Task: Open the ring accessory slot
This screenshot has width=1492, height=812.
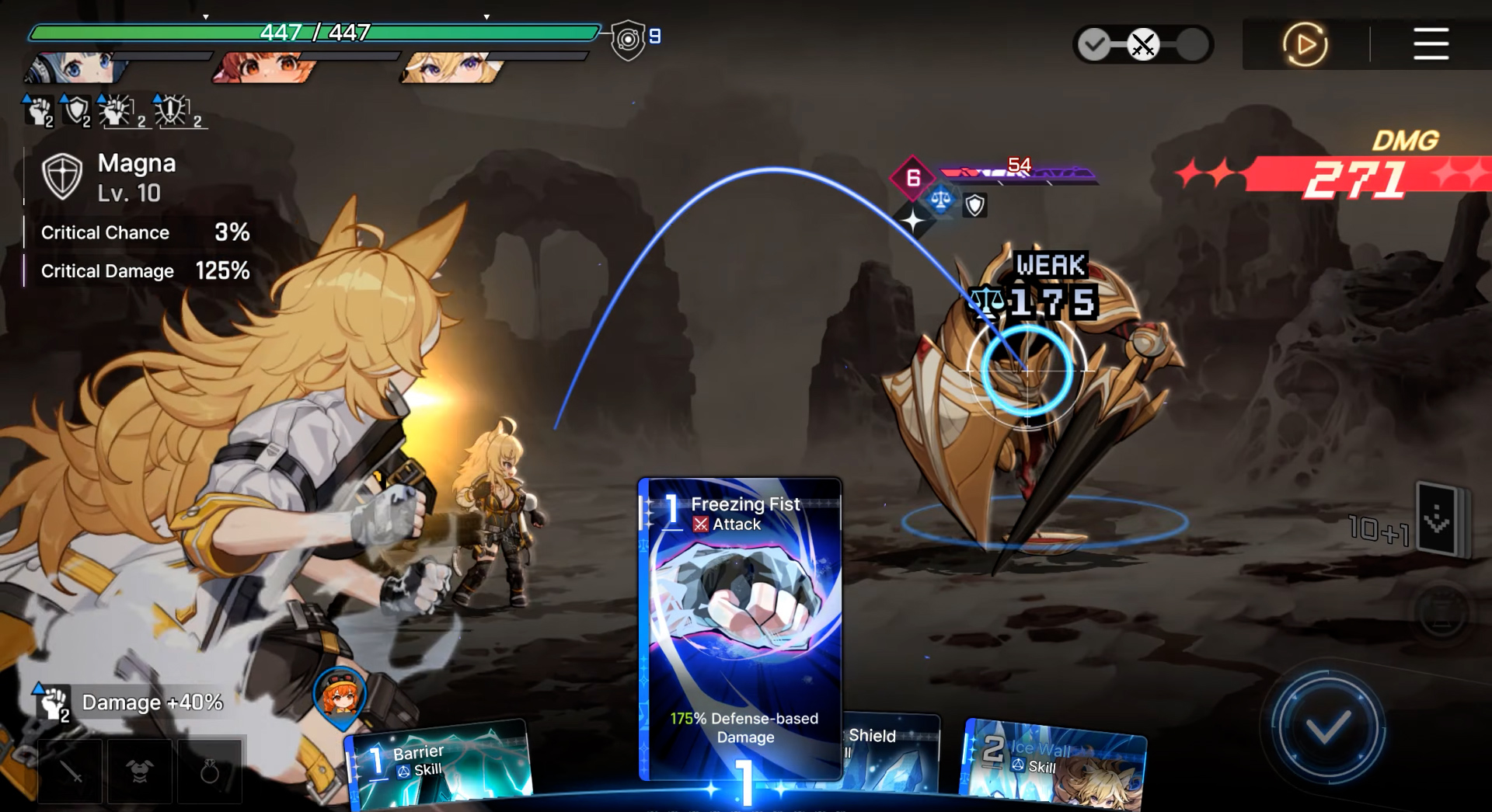Action: tap(210, 771)
